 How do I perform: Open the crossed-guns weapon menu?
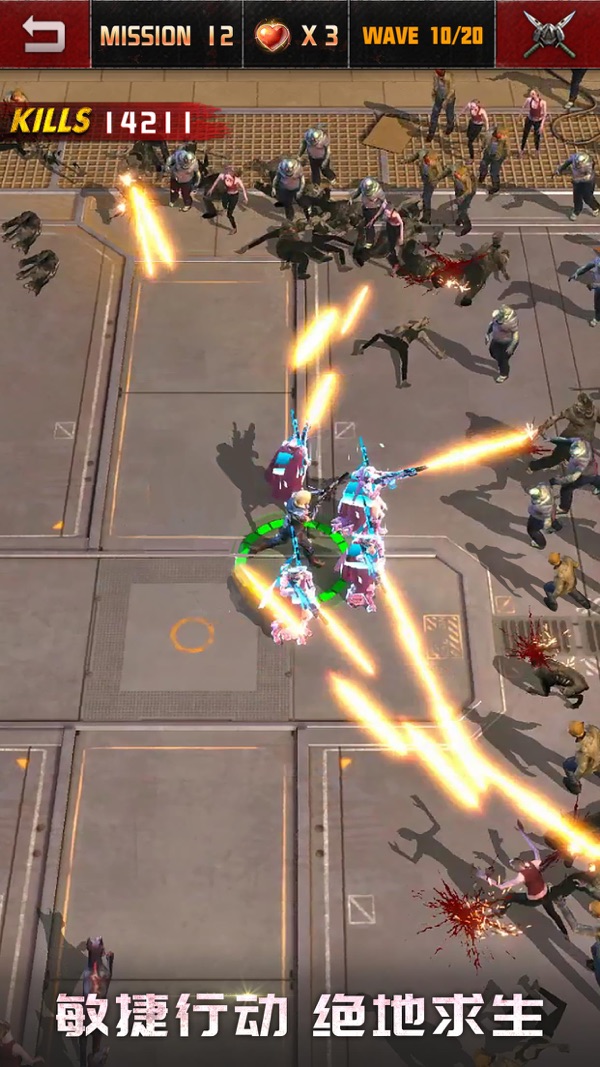pos(548,35)
